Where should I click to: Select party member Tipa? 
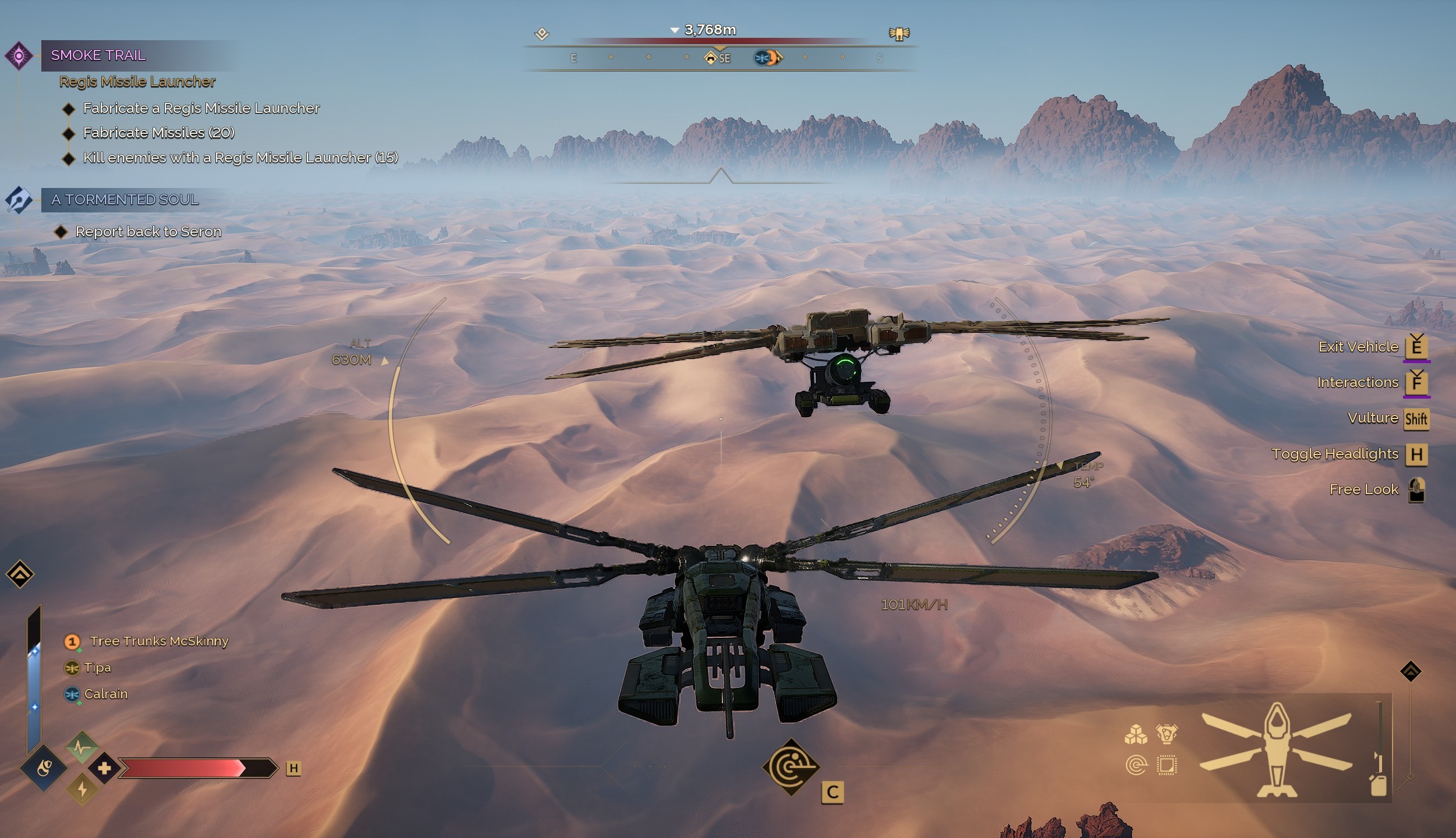(x=97, y=667)
